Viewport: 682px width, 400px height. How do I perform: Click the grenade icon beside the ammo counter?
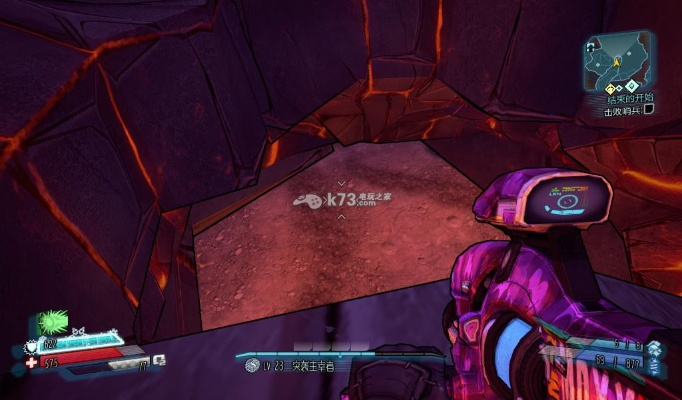point(654,347)
